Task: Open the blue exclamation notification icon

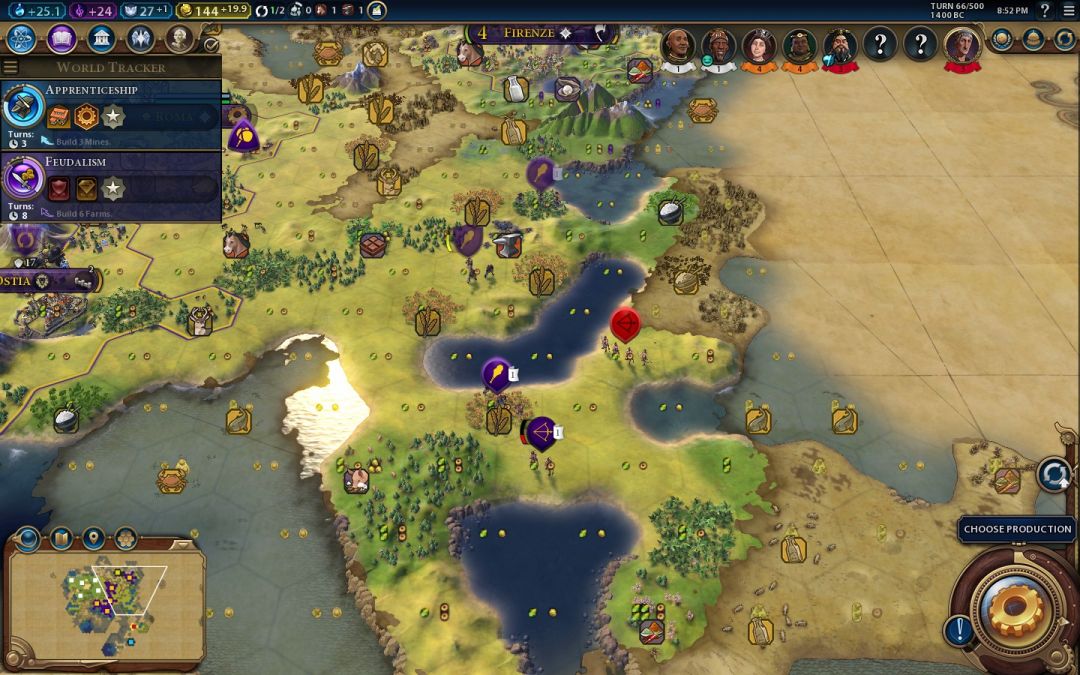Action: [x=959, y=630]
